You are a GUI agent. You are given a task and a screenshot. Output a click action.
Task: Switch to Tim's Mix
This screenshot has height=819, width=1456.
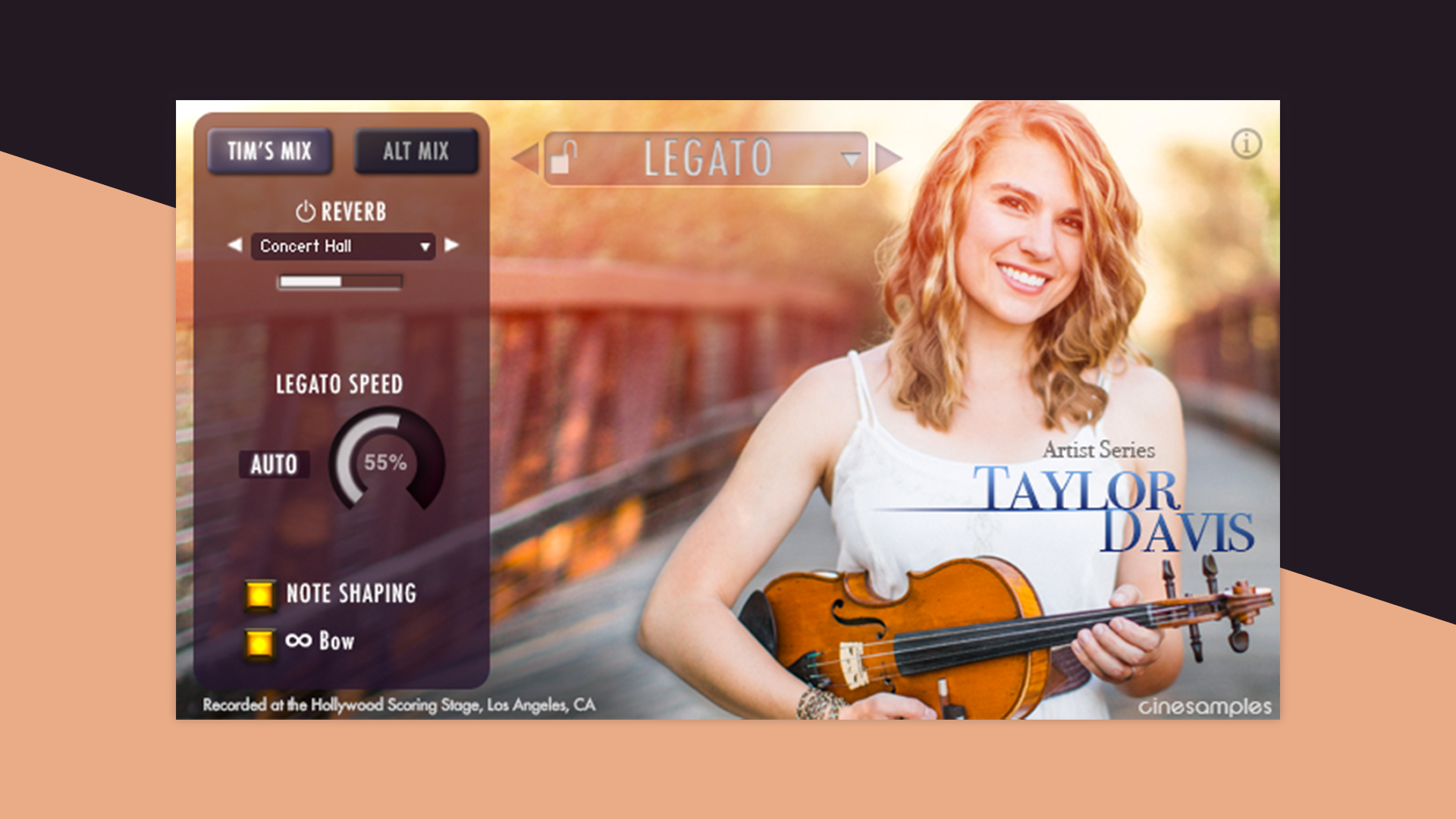click(x=270, y=151)
